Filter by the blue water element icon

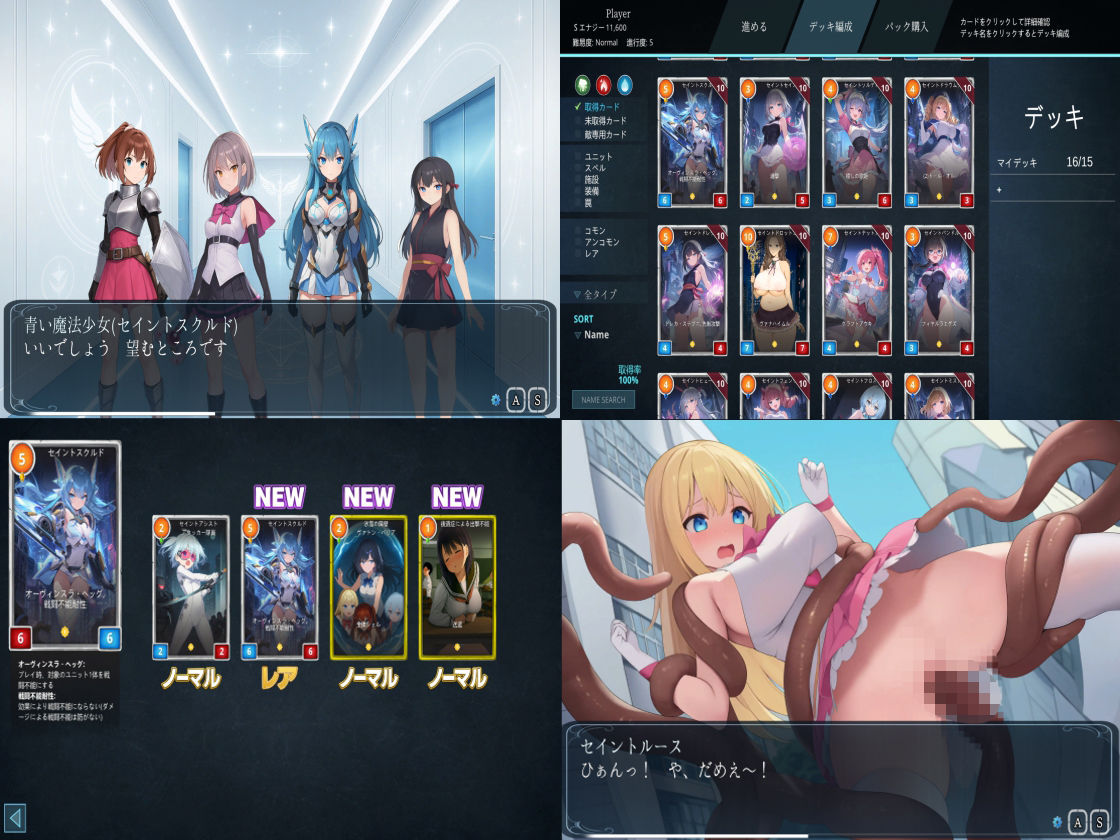pyautogui.click(x=625, y=84)
